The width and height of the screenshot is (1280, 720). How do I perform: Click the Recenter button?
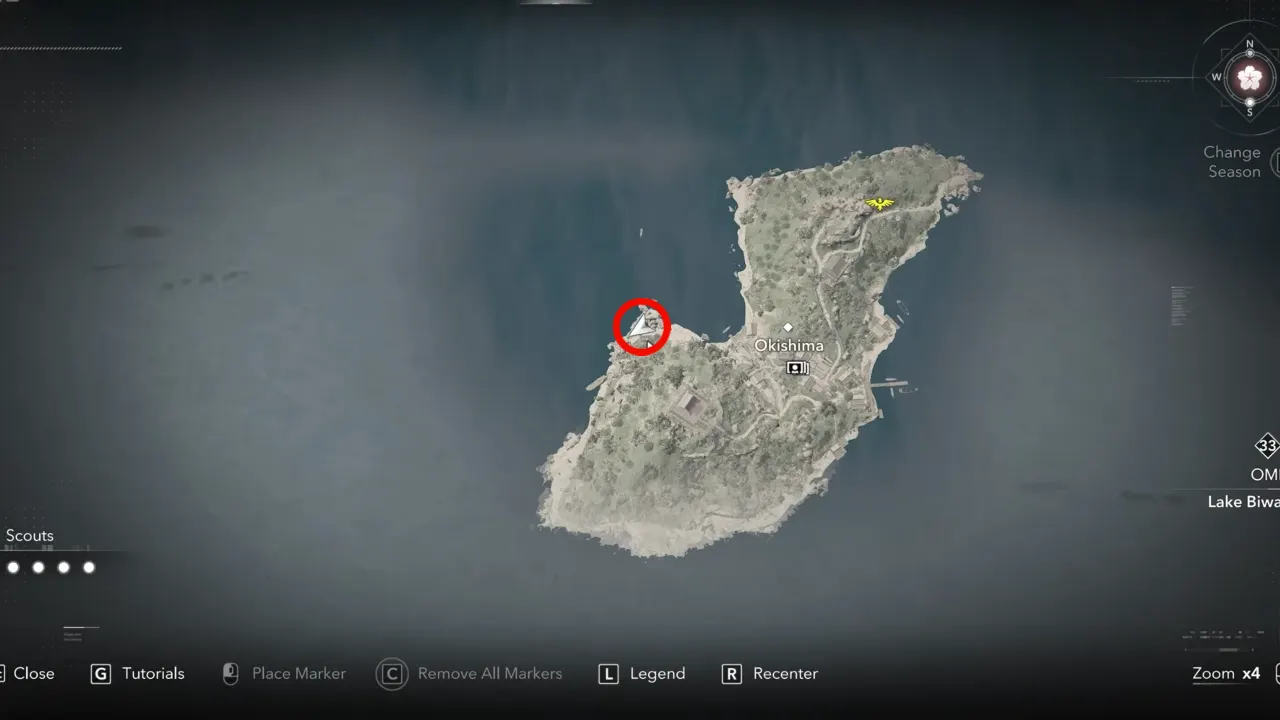tap(785, 674)
